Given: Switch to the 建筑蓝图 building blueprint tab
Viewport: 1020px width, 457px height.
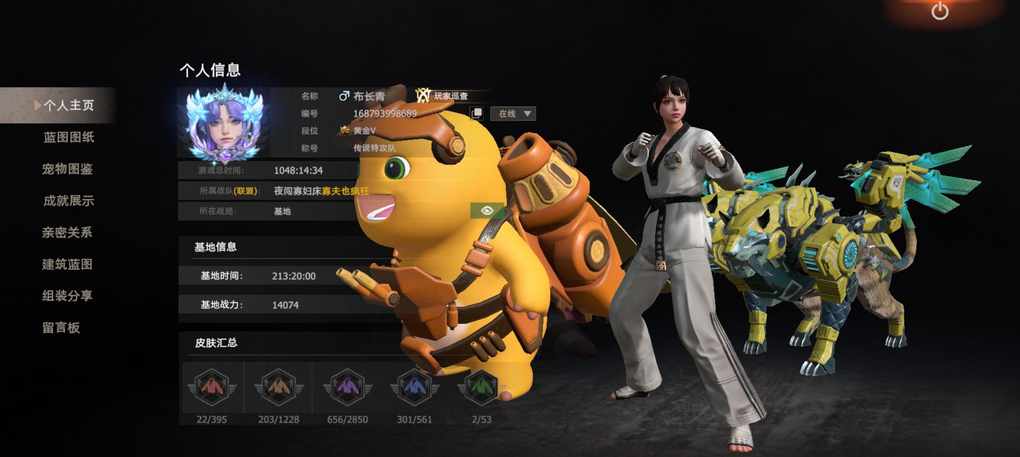Looking at the screenshot, I should 68,264.
